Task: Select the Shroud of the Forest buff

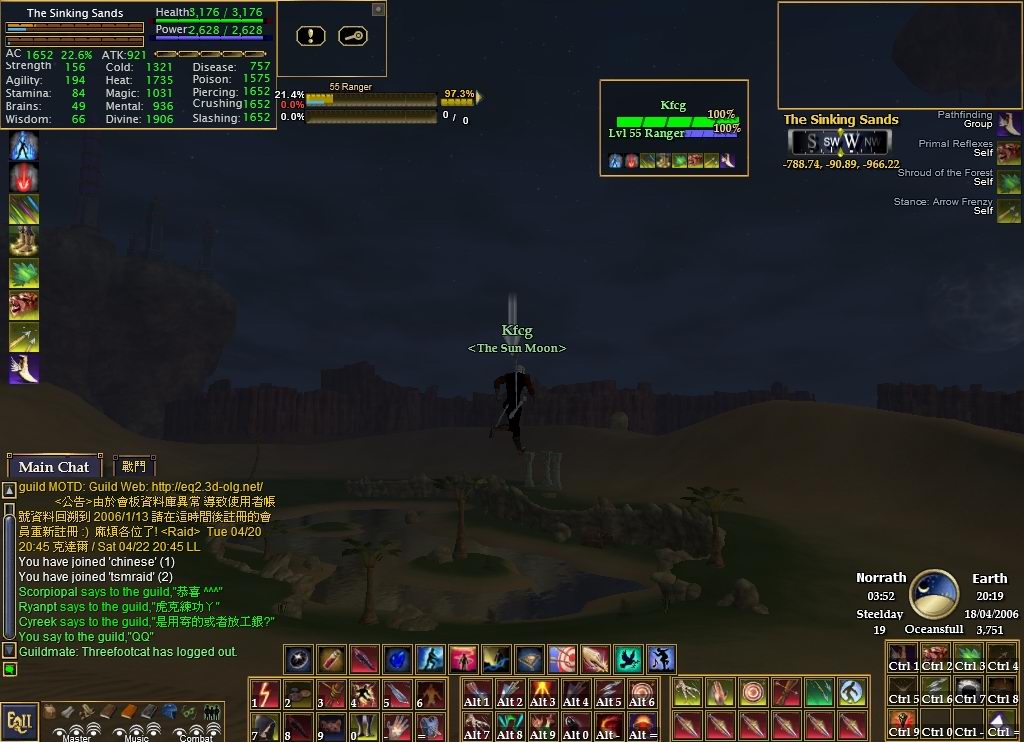Action: click(1008, 181)
